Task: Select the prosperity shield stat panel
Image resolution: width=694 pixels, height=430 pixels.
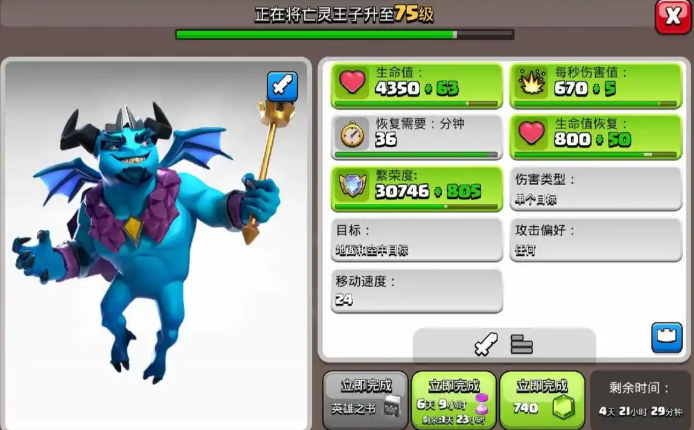Action: click(417, 188)
